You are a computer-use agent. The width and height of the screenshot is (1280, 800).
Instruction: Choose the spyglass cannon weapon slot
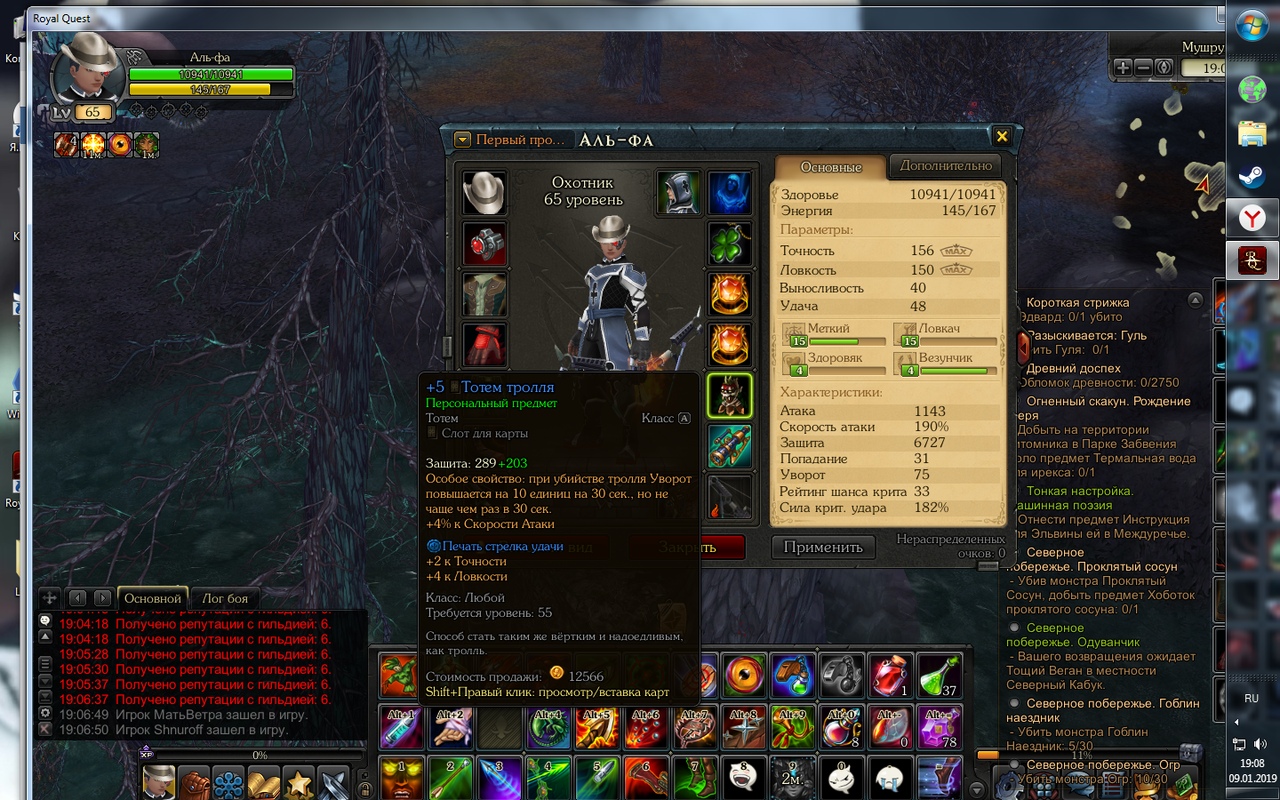pyautogui.click(x=730, y=446)
